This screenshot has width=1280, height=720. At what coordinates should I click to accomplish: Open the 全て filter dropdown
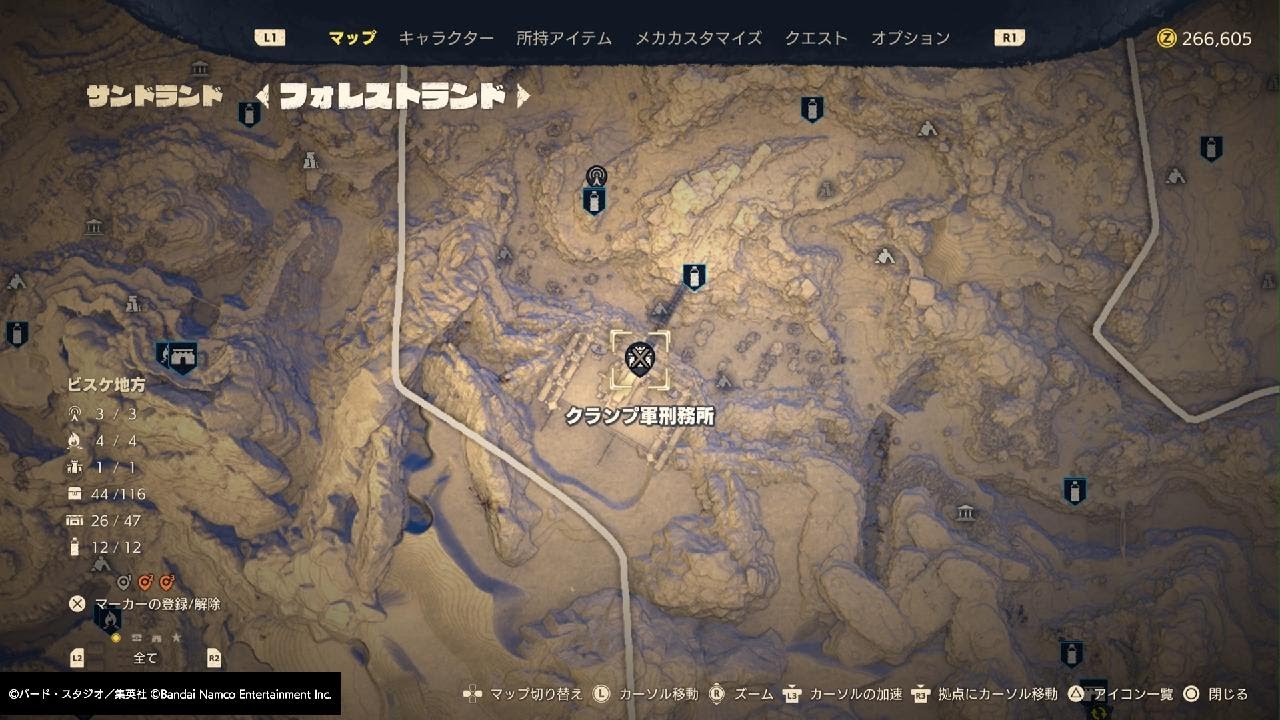145,657
